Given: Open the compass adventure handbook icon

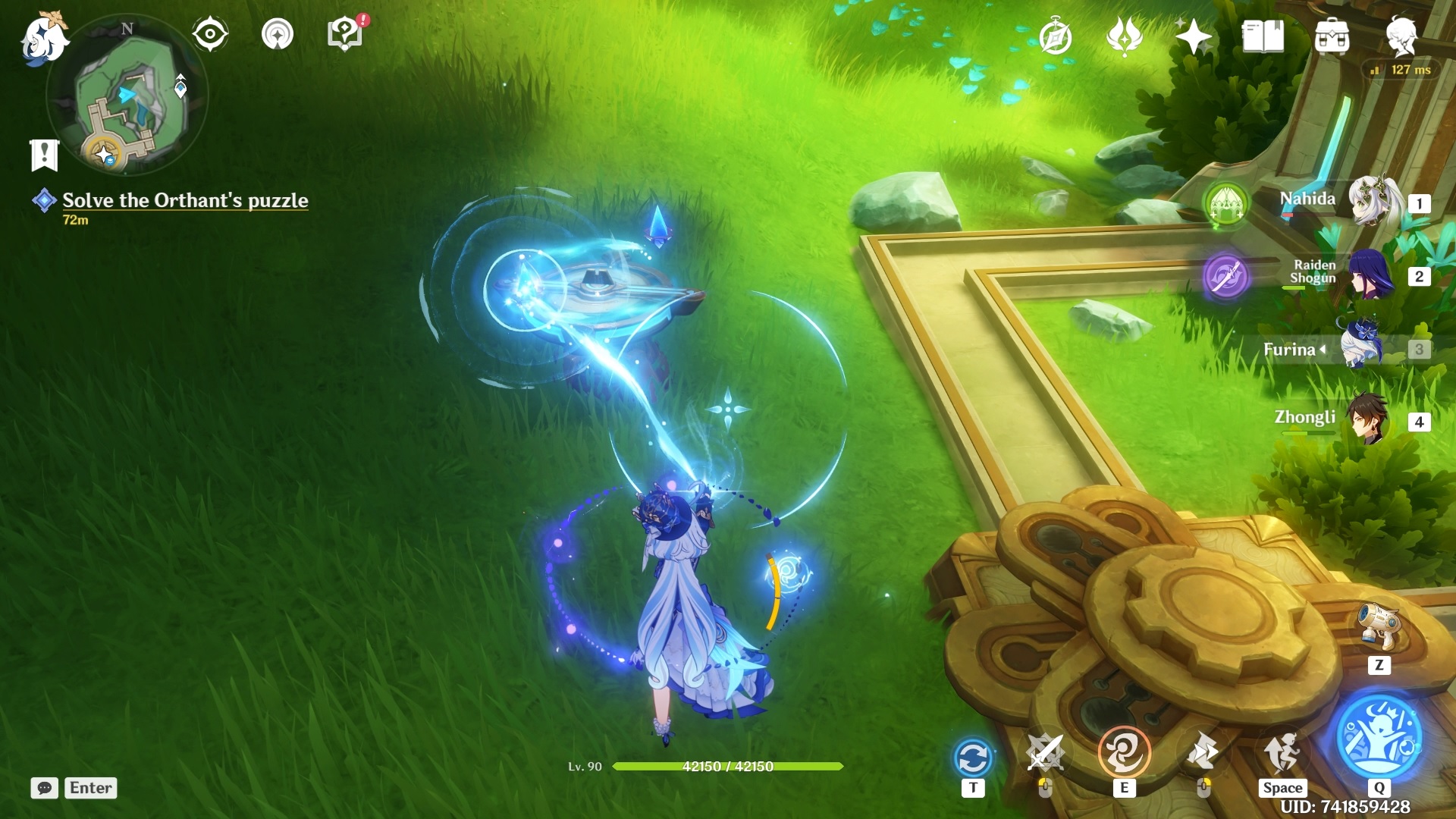Looking at the screenshot, I should (1055, 37).
